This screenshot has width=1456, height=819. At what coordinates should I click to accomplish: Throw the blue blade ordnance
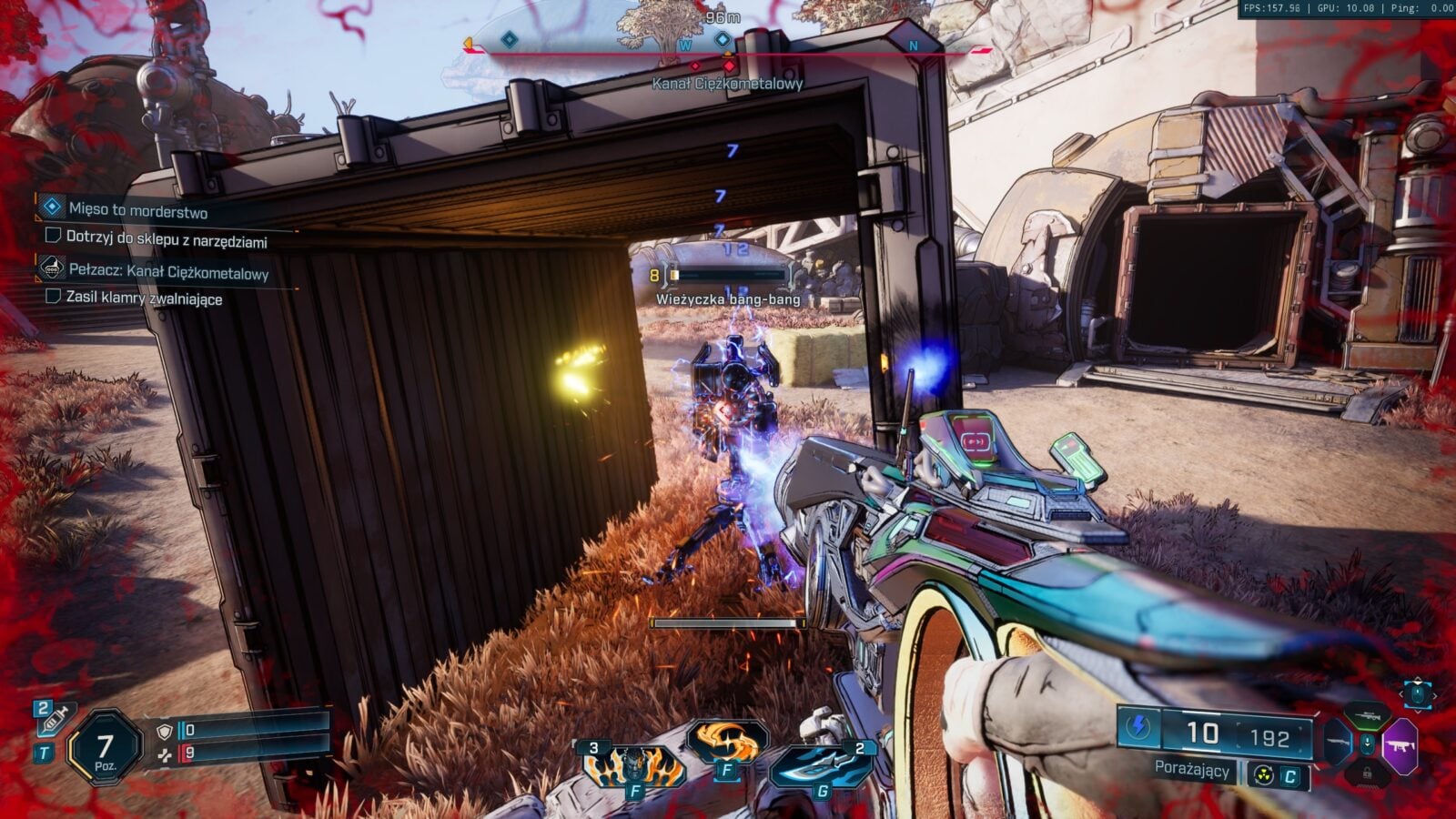823,766
